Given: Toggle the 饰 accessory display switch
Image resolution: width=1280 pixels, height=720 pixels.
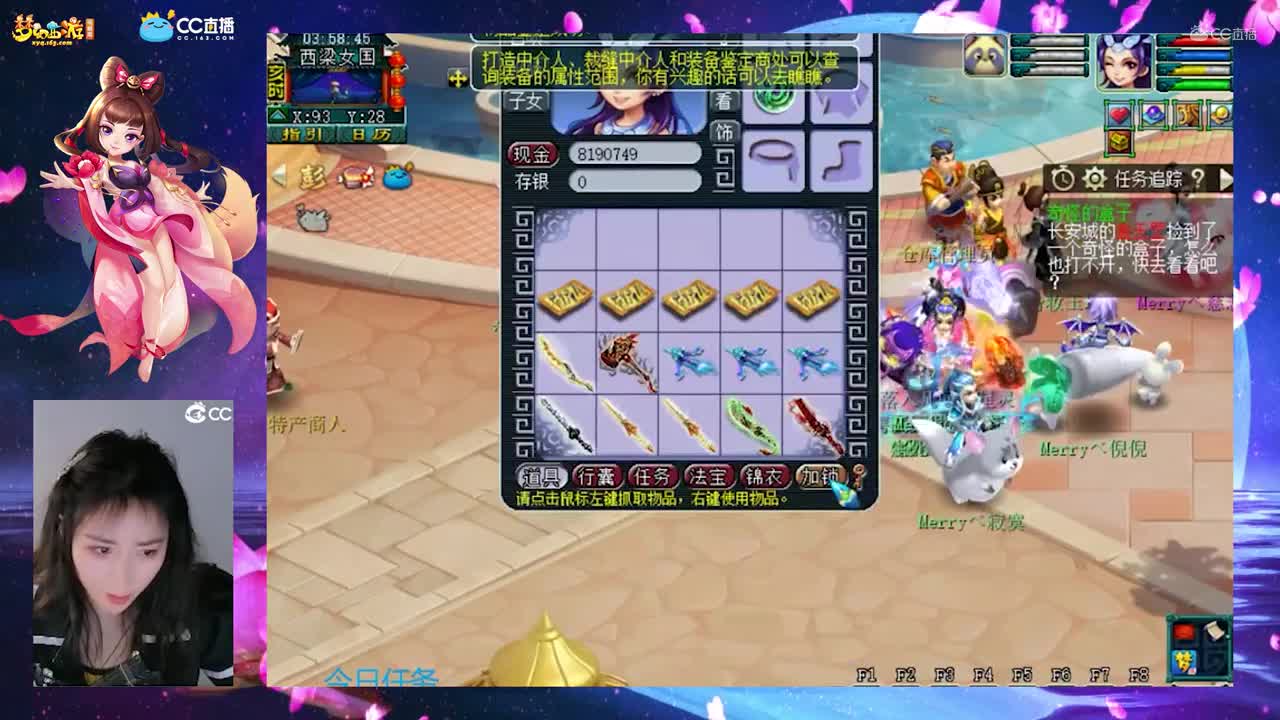Looking at the screenshot, I should [x=723, y=131].
